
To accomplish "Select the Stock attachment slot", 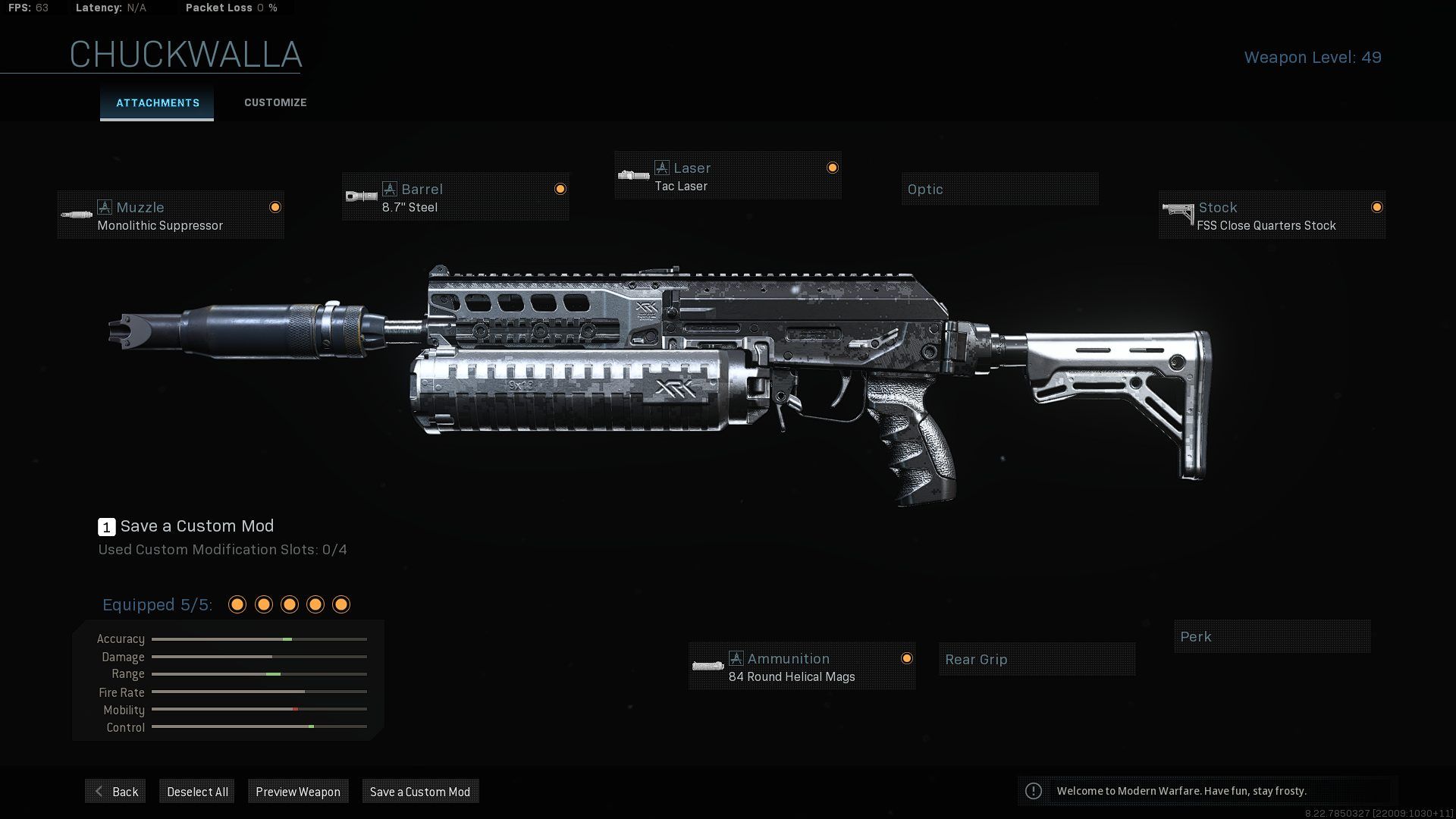I will click(1272, 215).
